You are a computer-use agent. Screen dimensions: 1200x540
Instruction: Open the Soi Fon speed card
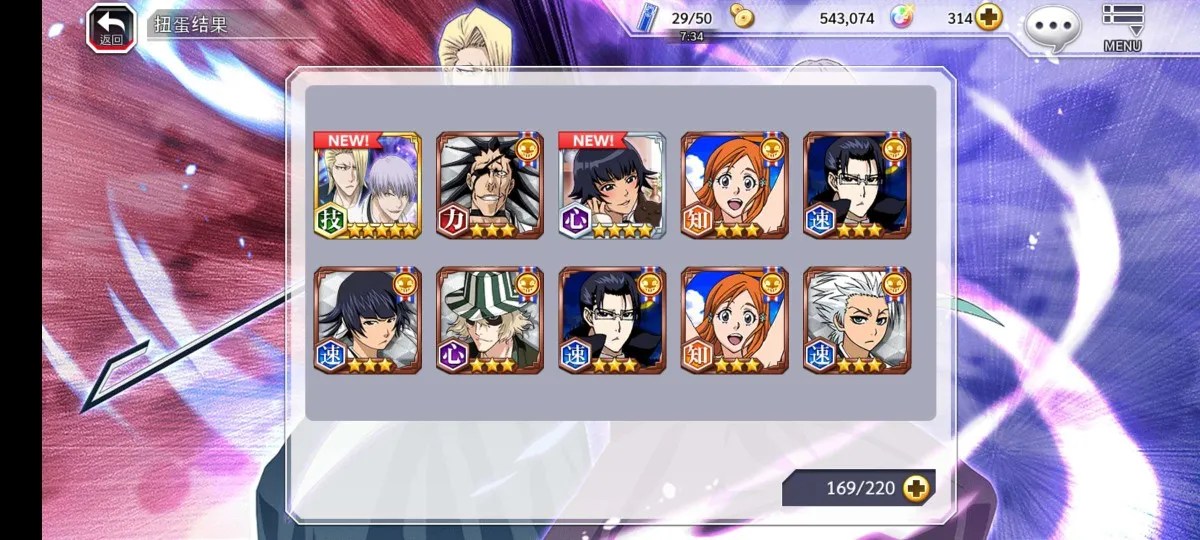coord(368,320)
